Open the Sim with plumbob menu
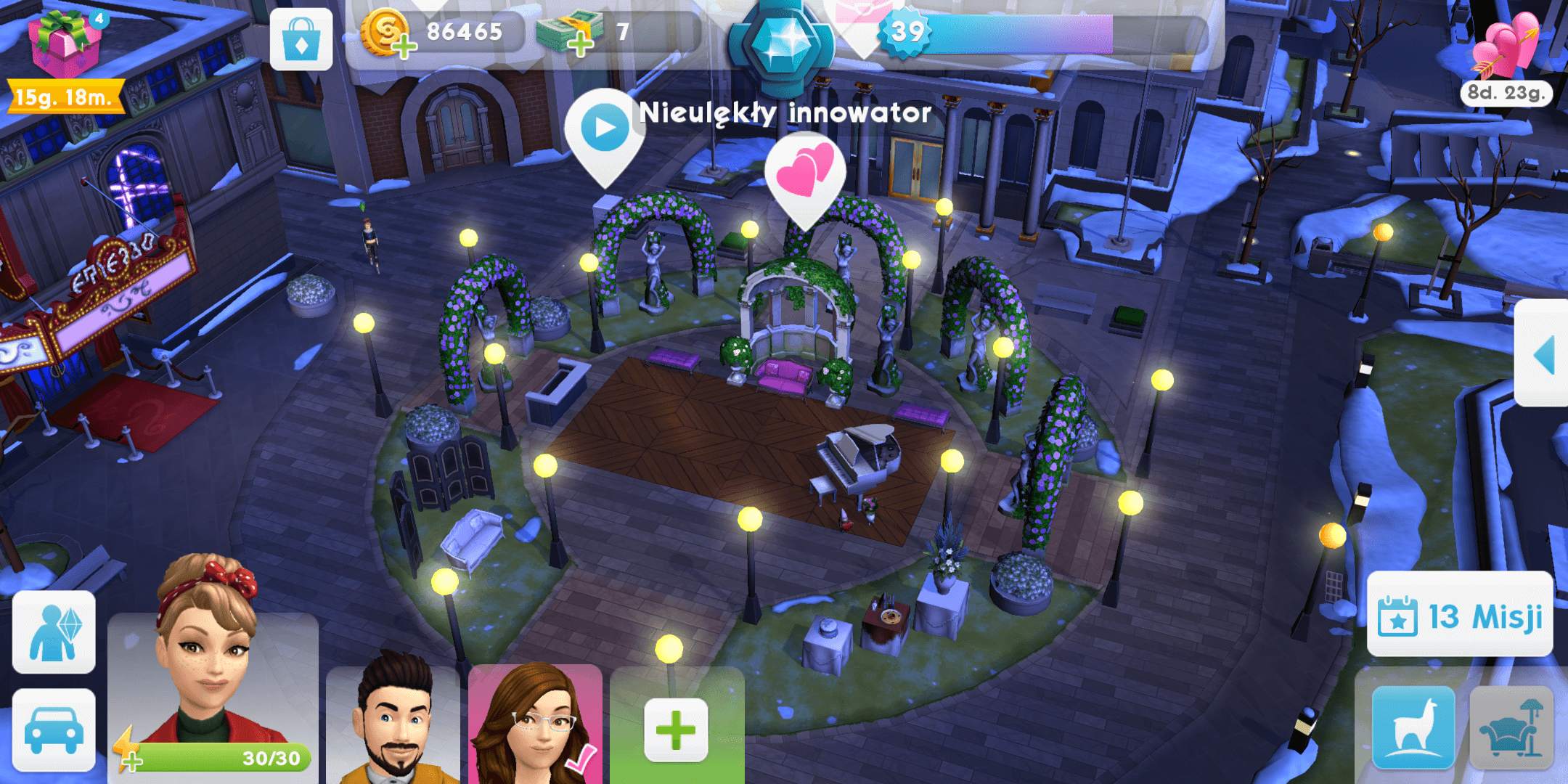The image size is (1568, 784). pyautogui.click(x=54, y=632)
